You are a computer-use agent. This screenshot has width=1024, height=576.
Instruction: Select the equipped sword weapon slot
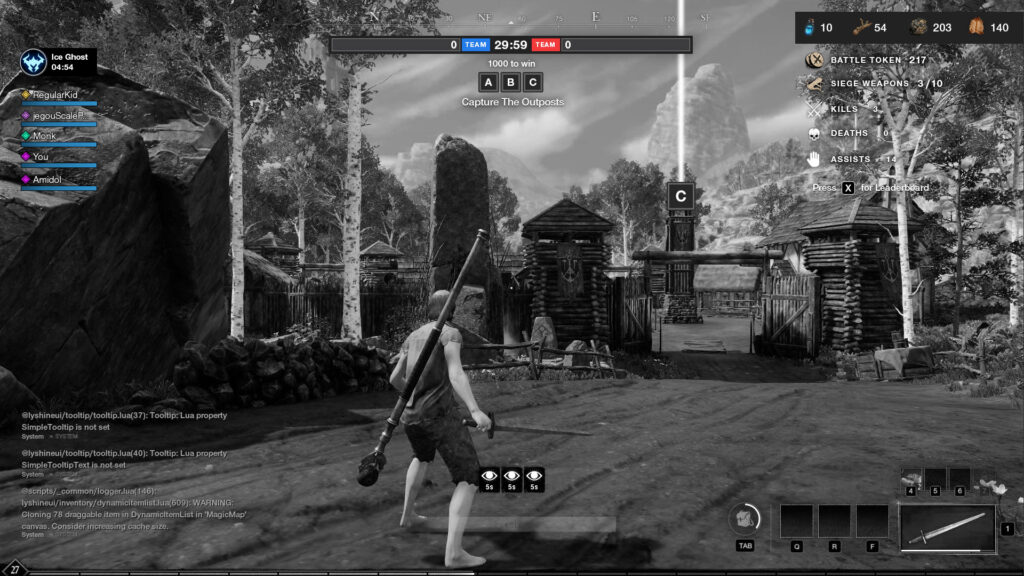point(947,527)
